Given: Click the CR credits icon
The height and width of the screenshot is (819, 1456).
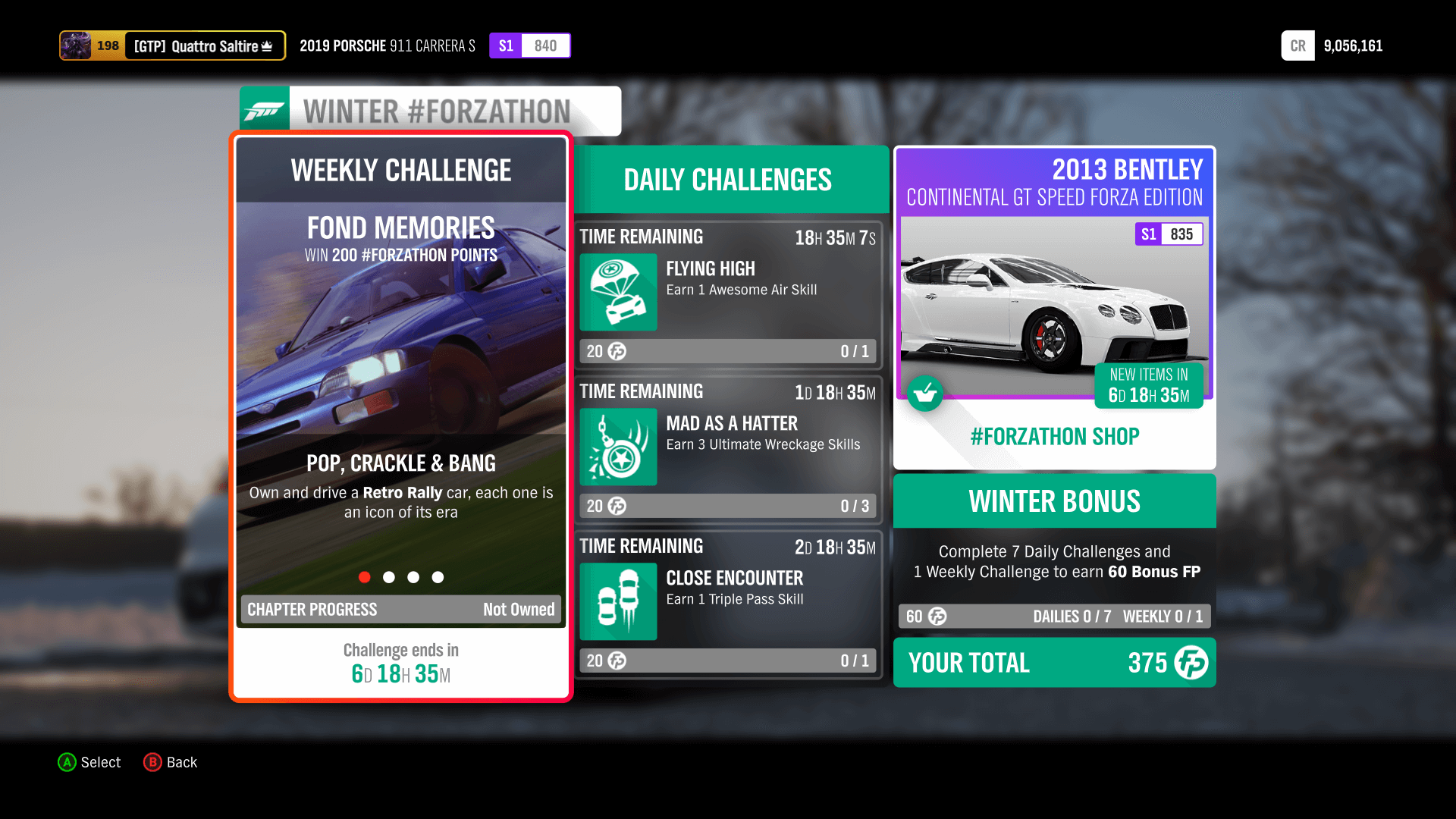Looking at the screenshot, I should coord(1298,45).
